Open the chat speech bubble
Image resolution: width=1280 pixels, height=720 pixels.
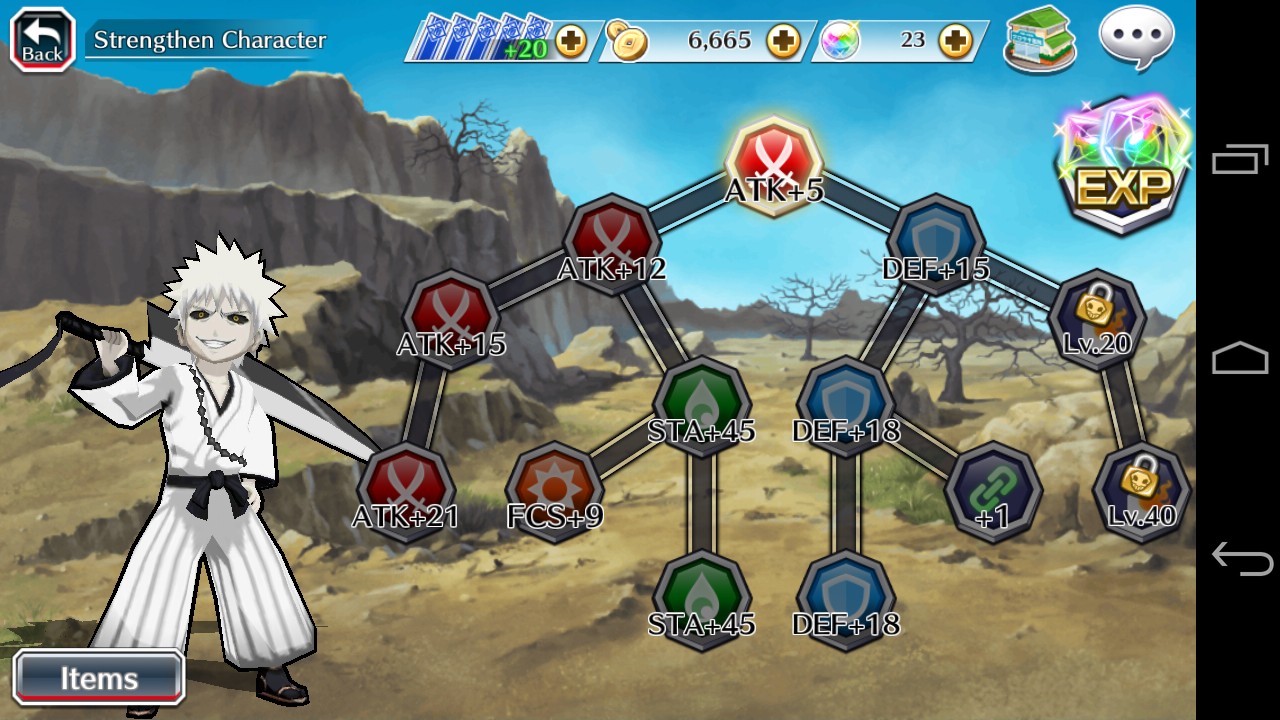pyautogui.click(x=1137, y=38)
